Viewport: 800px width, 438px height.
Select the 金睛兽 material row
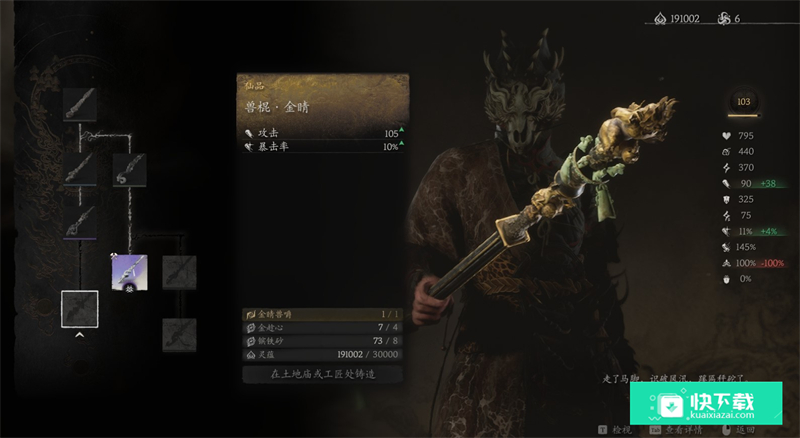(322, 315)
